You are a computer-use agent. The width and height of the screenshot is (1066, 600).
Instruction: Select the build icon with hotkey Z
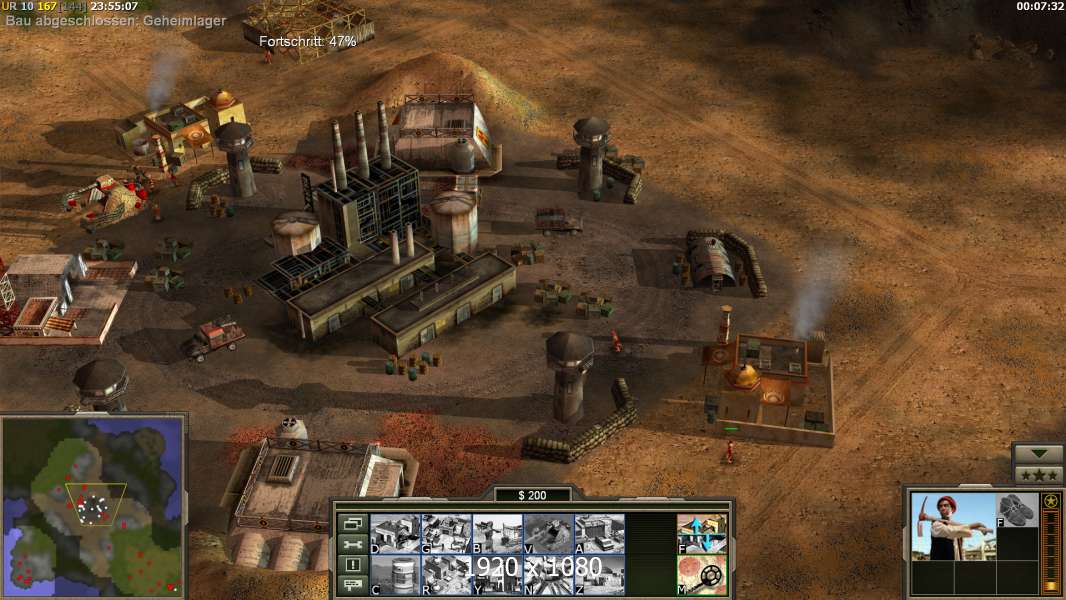(x=599, y=574)
